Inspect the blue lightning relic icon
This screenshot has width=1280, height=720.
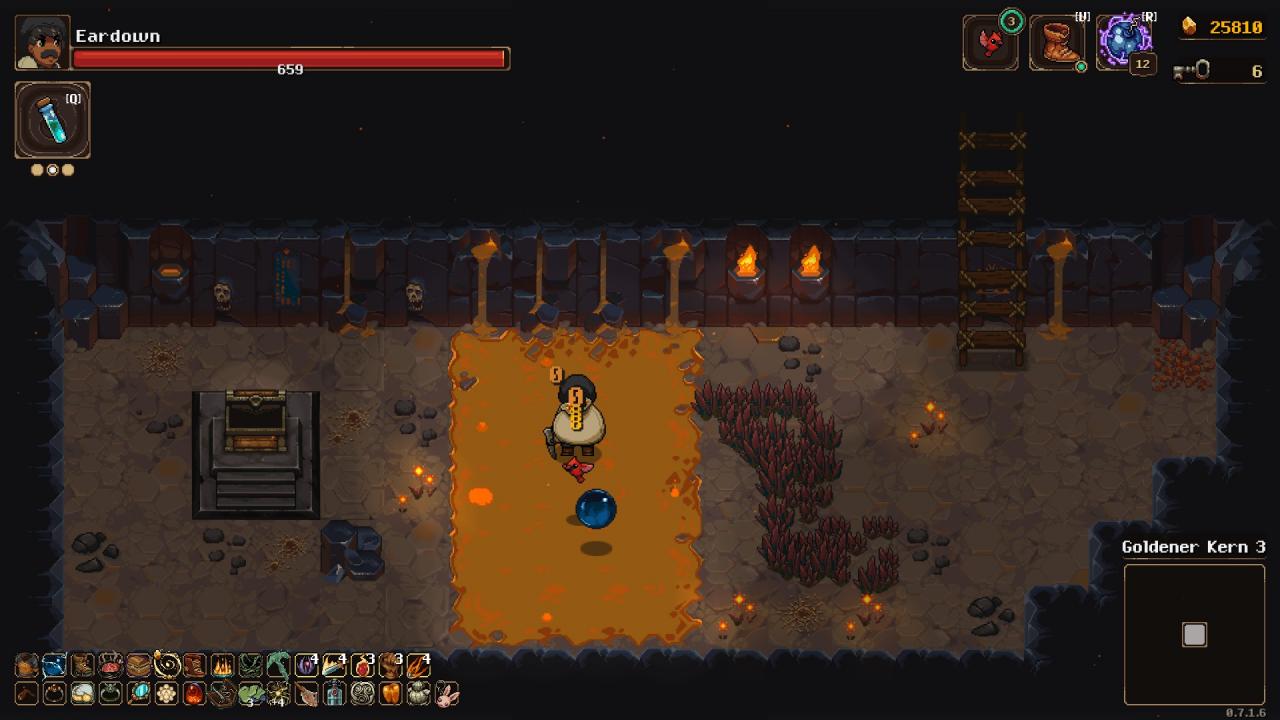[x=54, y=666]
